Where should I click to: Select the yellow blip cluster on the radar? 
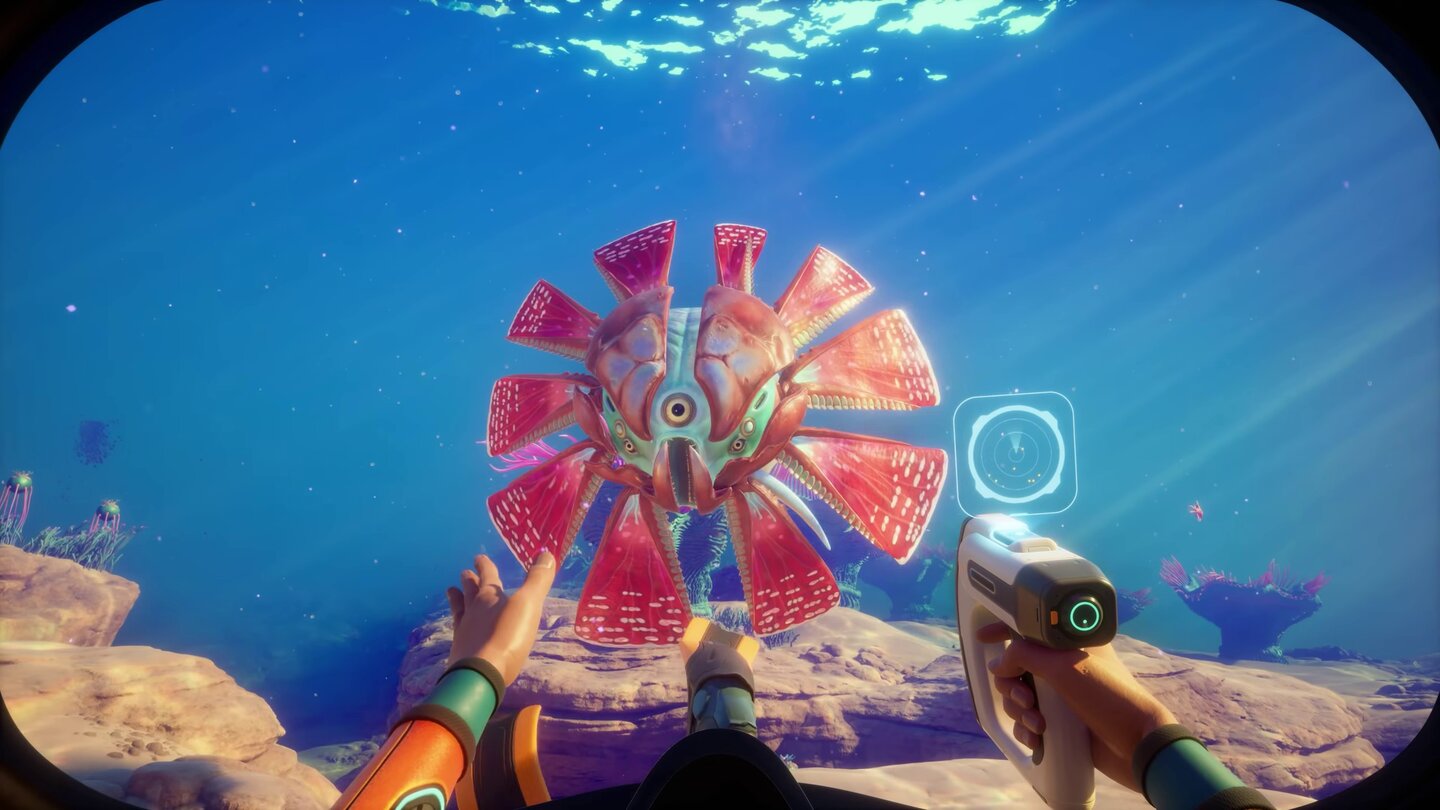1033,479
